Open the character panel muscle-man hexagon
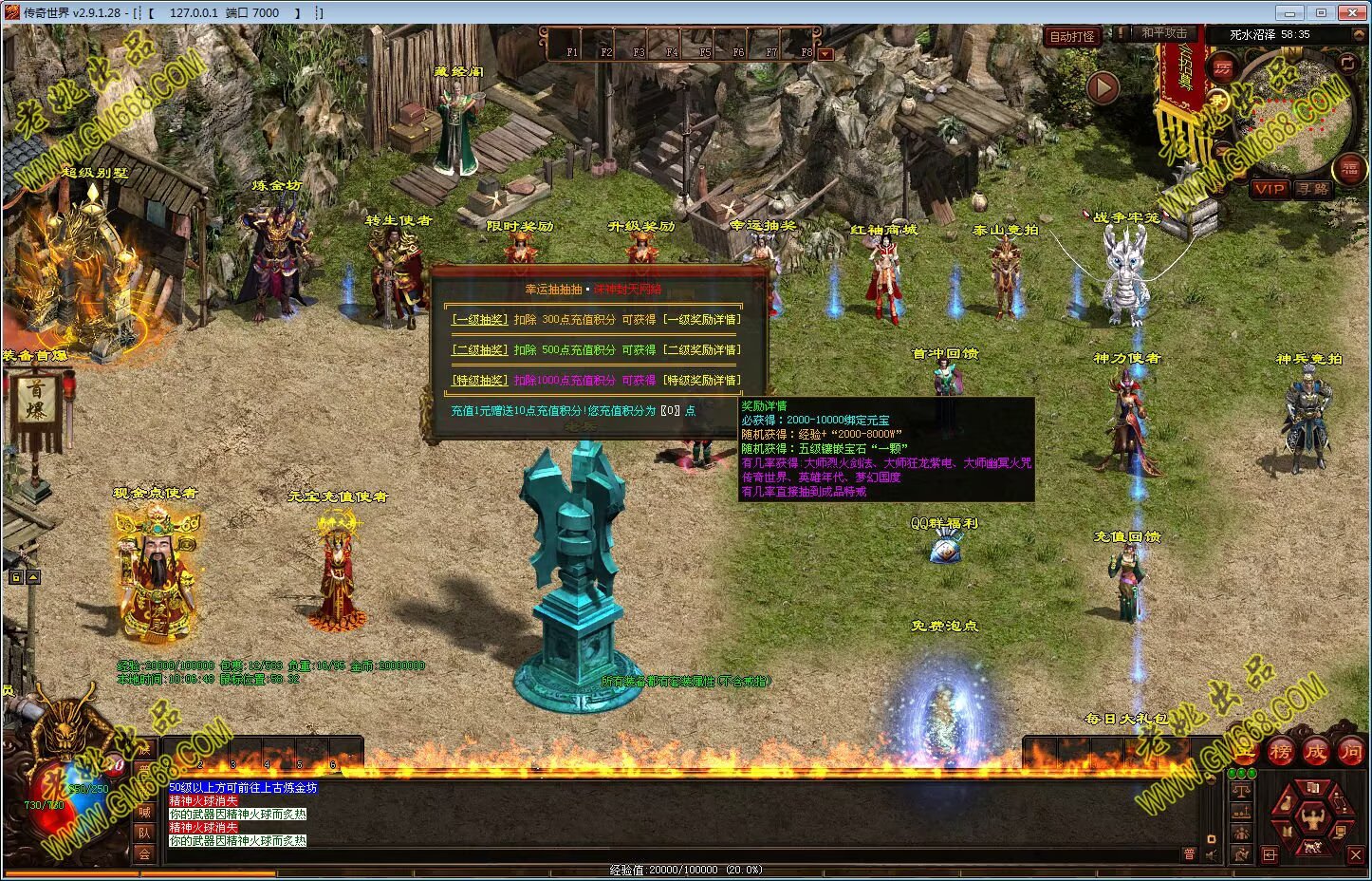The width and height of the screenshot is (1372, 881). pos(1314,817)
